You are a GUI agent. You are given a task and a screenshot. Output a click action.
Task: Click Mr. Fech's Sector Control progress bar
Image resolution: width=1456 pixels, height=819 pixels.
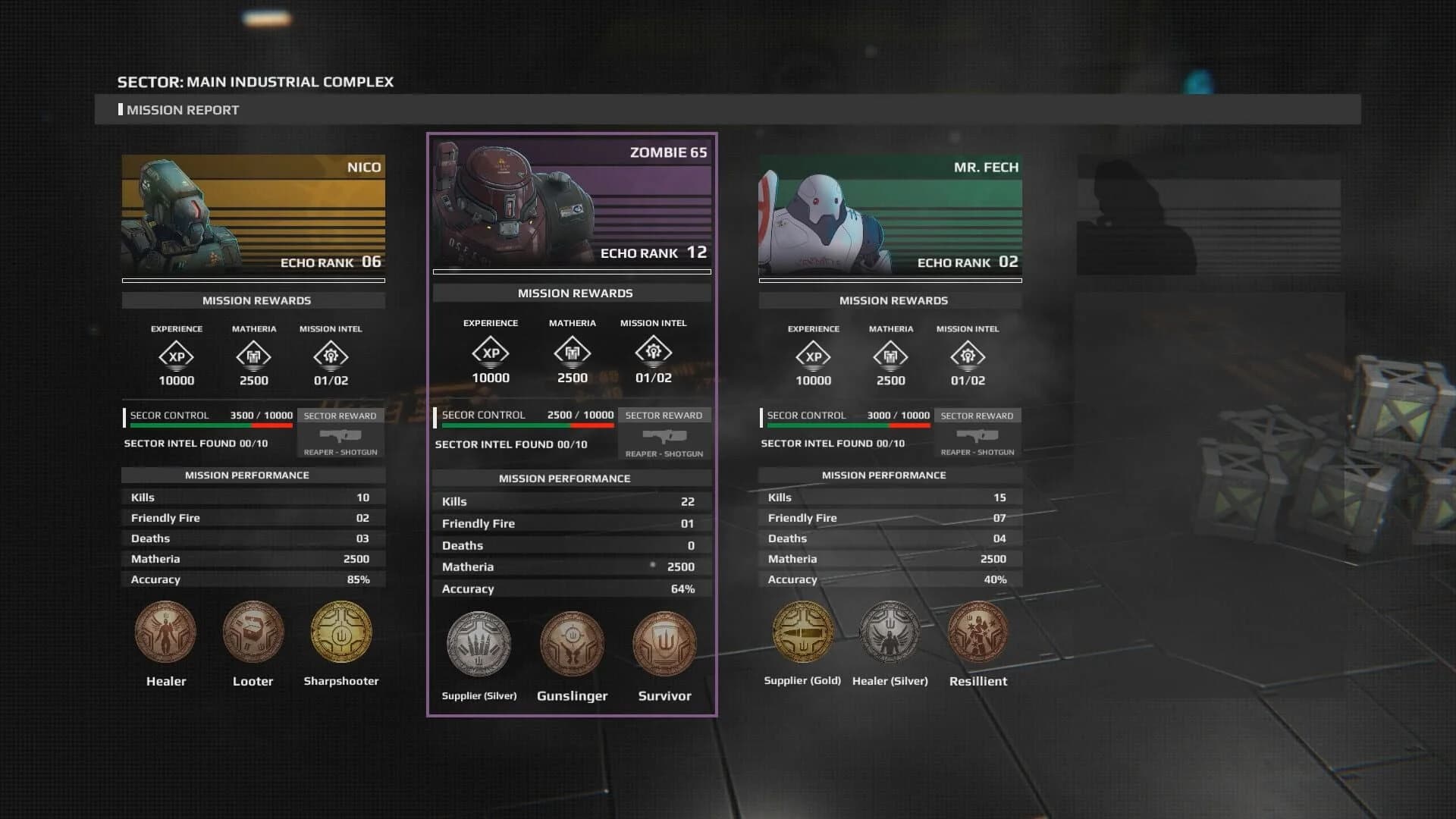[x=846, y=425]
